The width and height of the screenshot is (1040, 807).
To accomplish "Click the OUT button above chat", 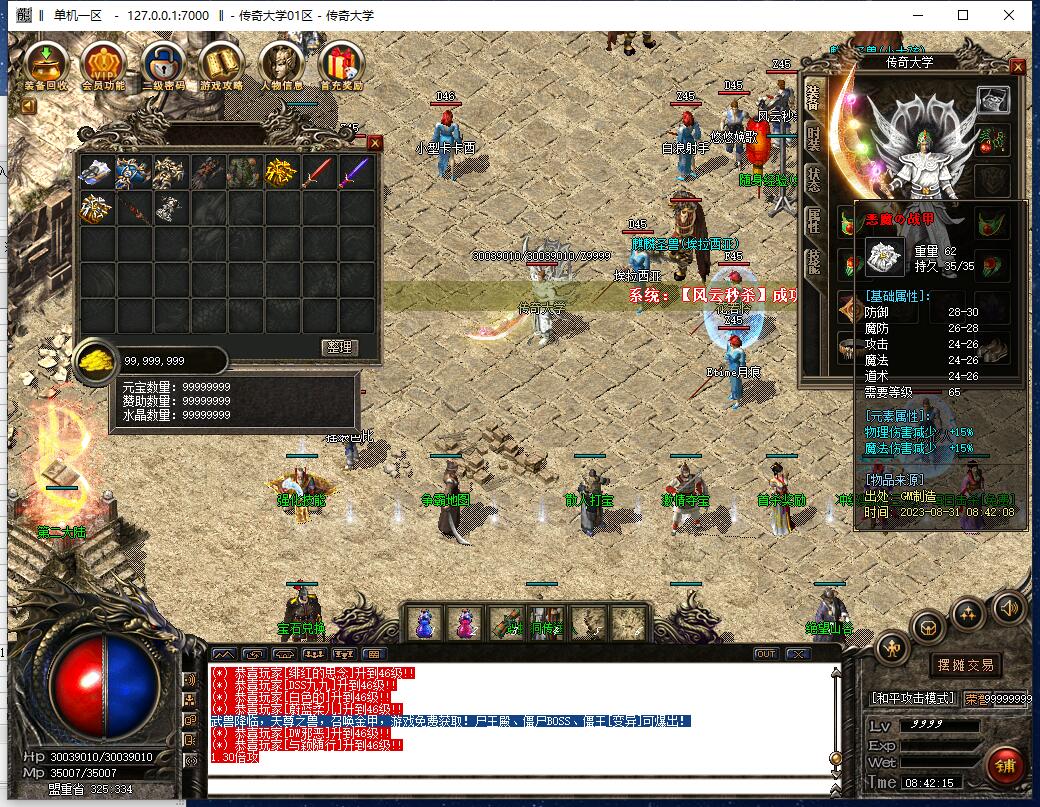I will [766, 654].
